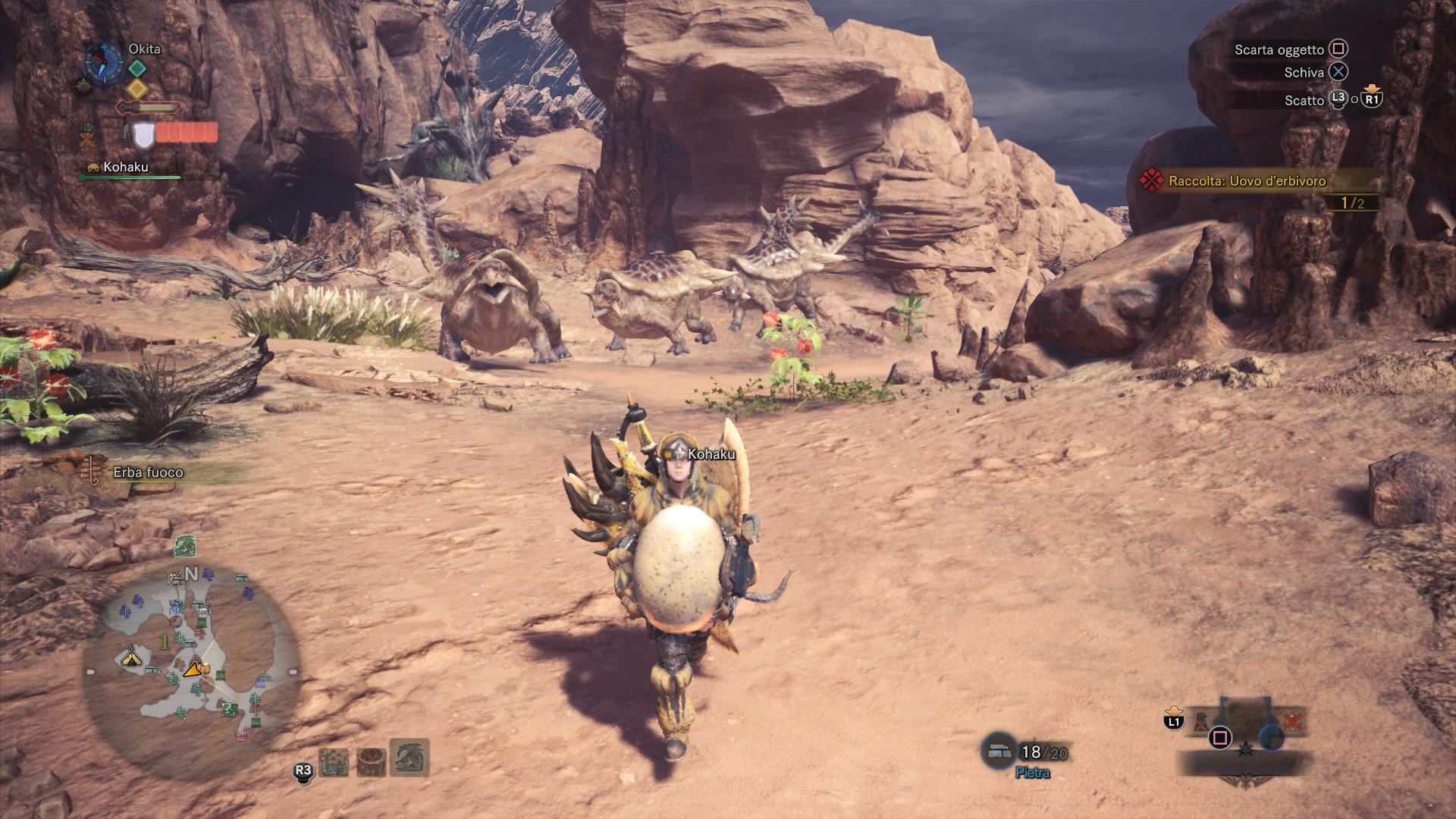The height and width of the screenshot is (819, 1456).
Task: Click the green diamond status icon
Action: 136,69
